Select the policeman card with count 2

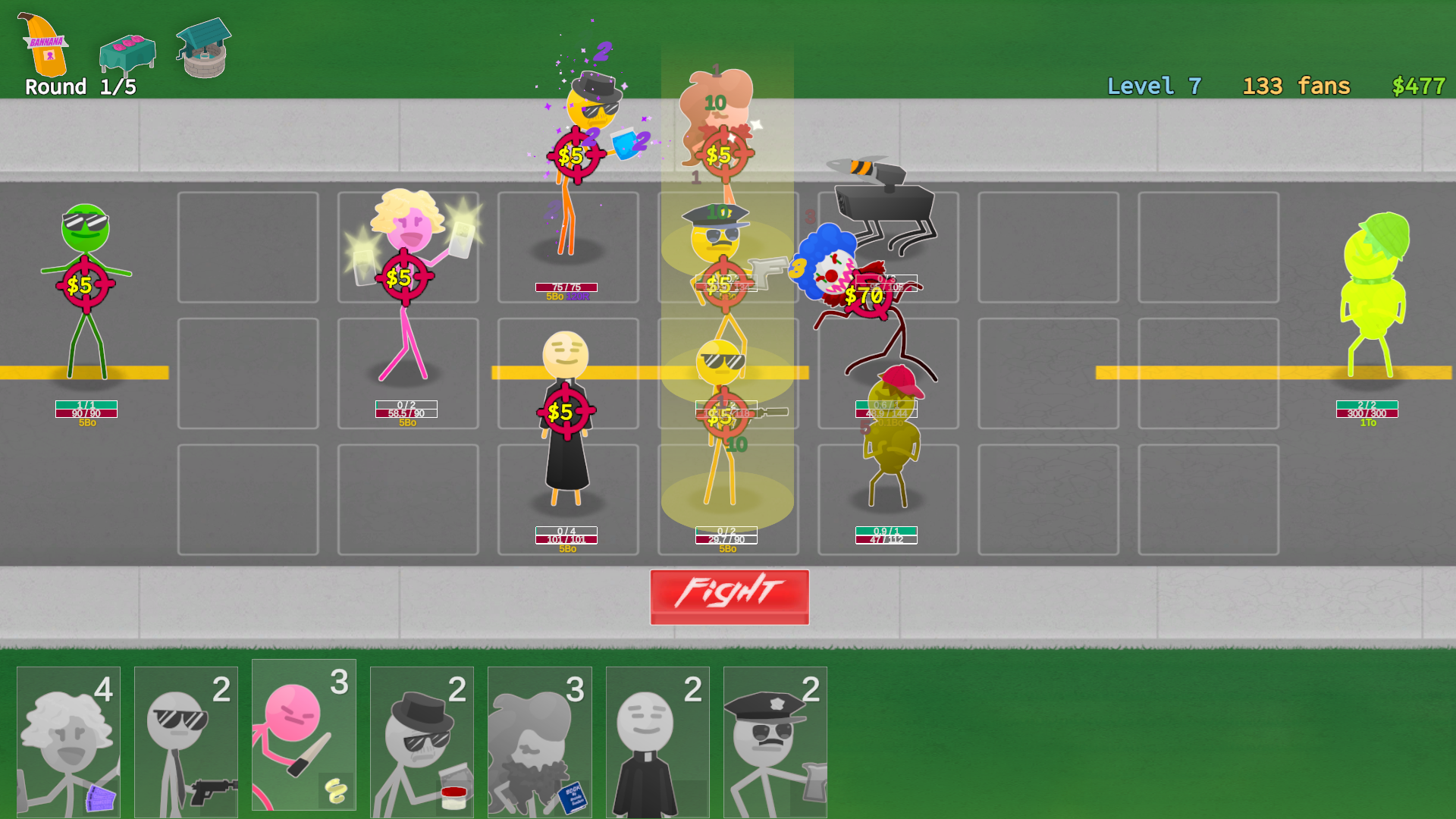click(x=775, y=739)
